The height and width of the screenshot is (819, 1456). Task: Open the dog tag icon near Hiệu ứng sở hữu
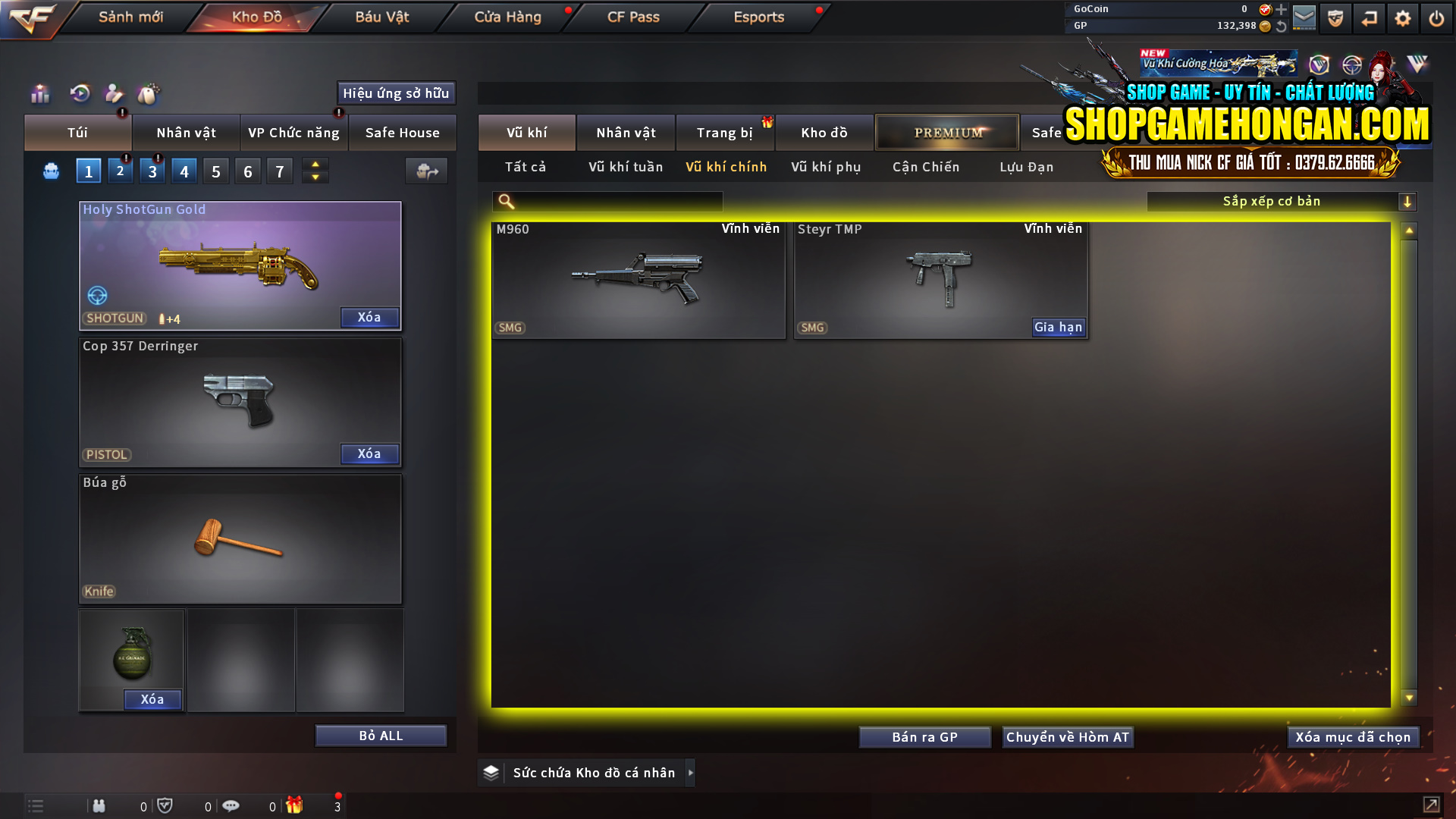click(x=149, y=94)
